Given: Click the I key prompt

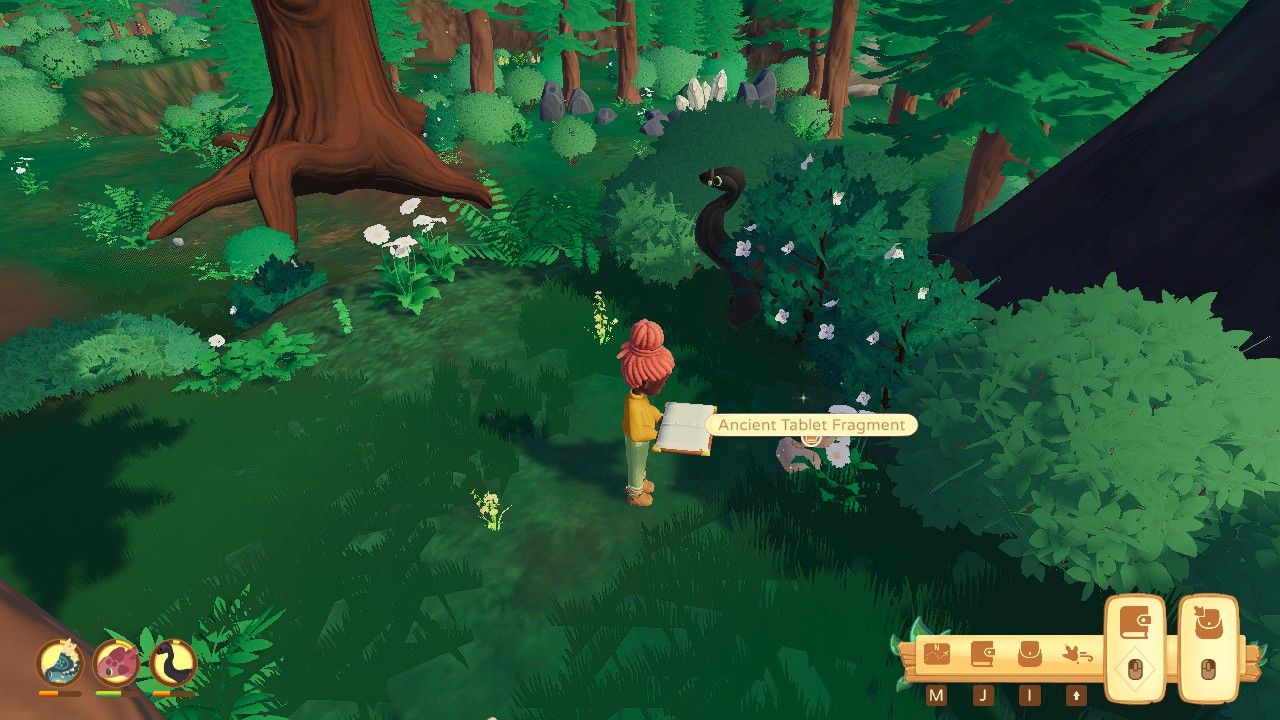Looking at the screenshot, I should 1030,693.
